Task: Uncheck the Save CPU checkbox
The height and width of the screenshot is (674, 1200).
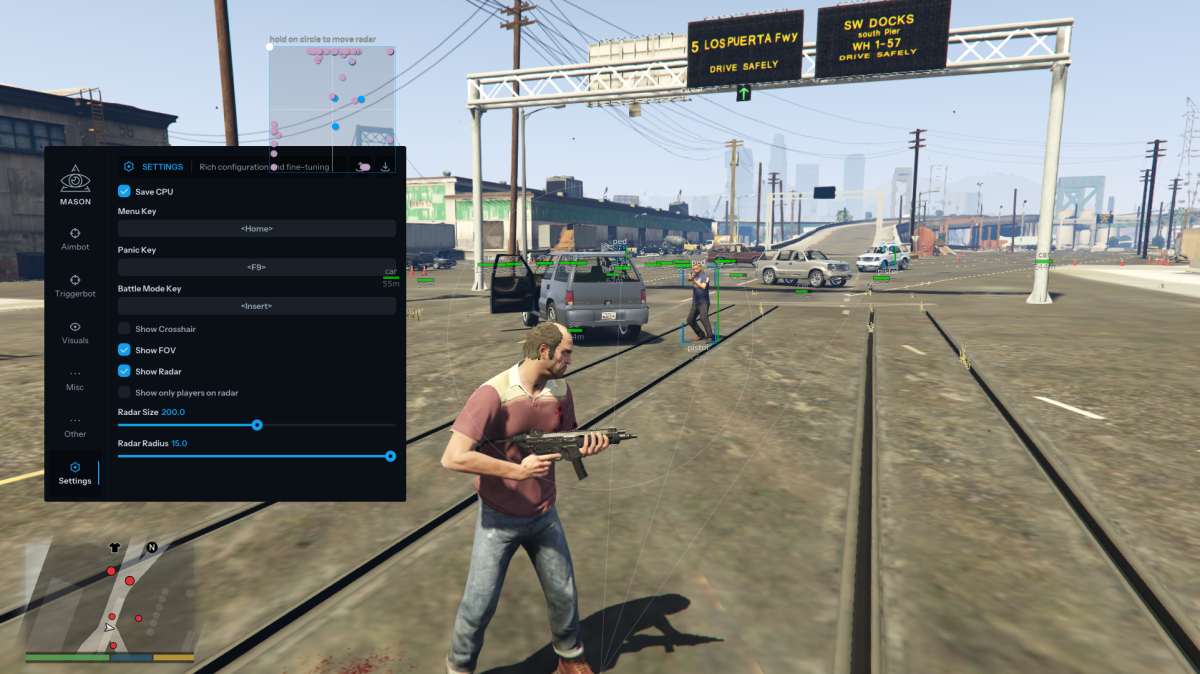Action: pos(124,191)
